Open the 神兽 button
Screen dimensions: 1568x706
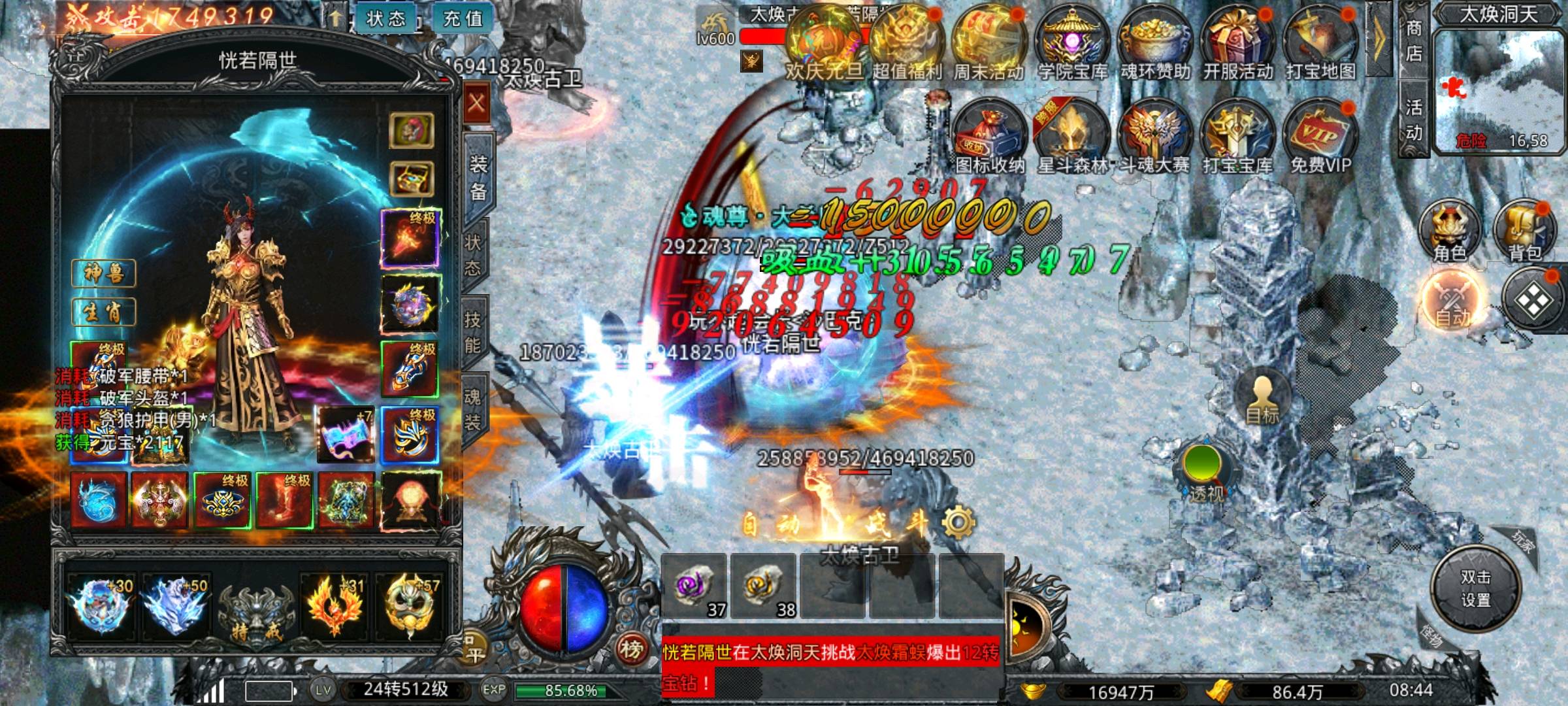[x=103, y=273]
